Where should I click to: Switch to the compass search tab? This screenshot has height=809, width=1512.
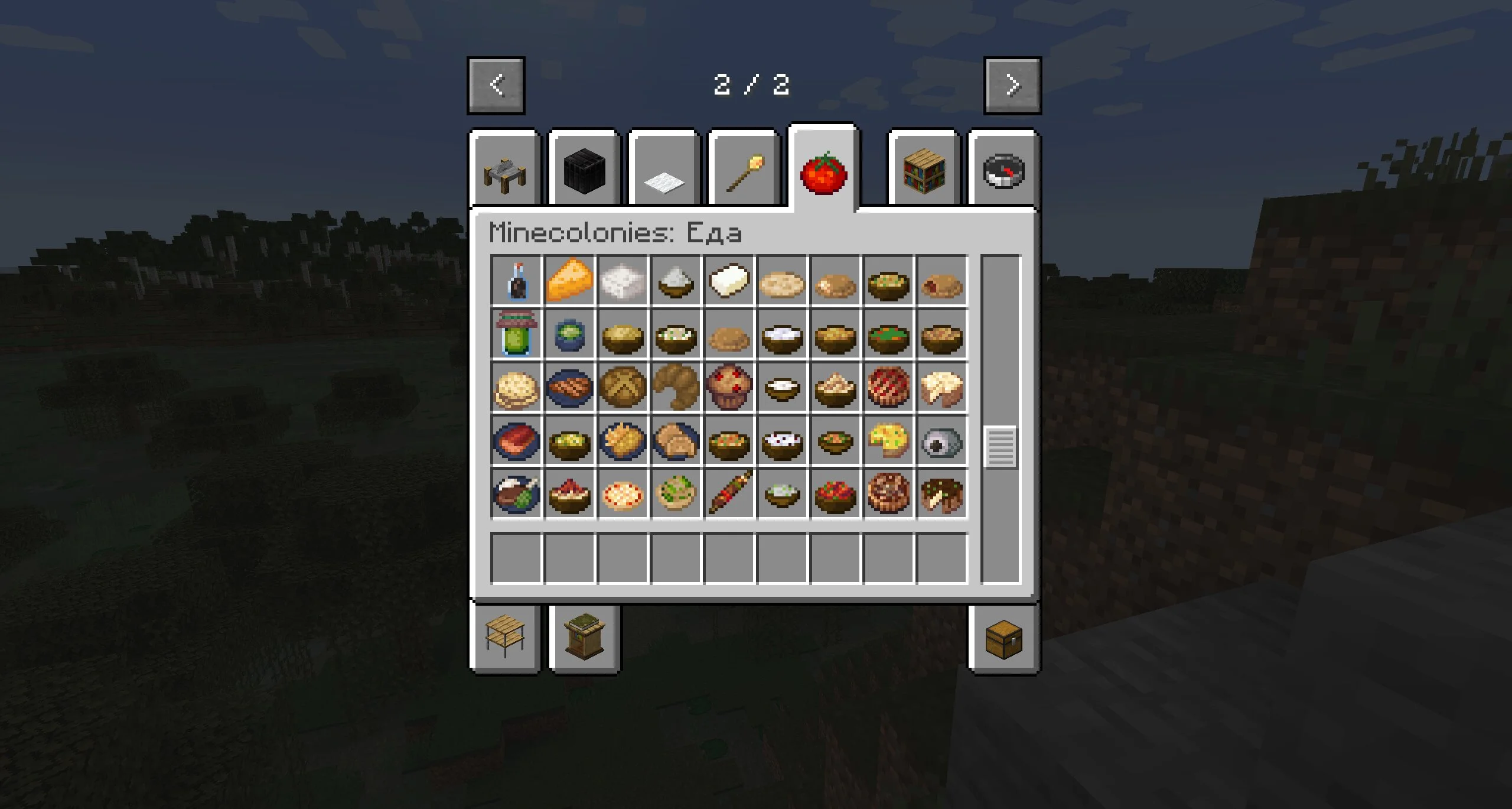1003,171
